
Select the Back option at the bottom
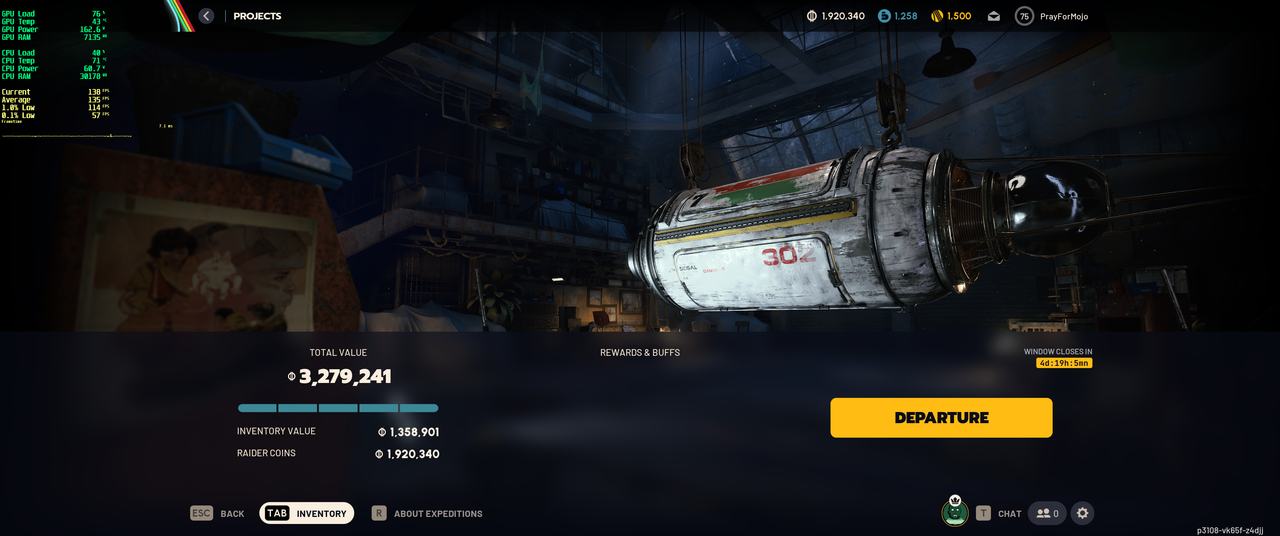(x=218, y=513)
